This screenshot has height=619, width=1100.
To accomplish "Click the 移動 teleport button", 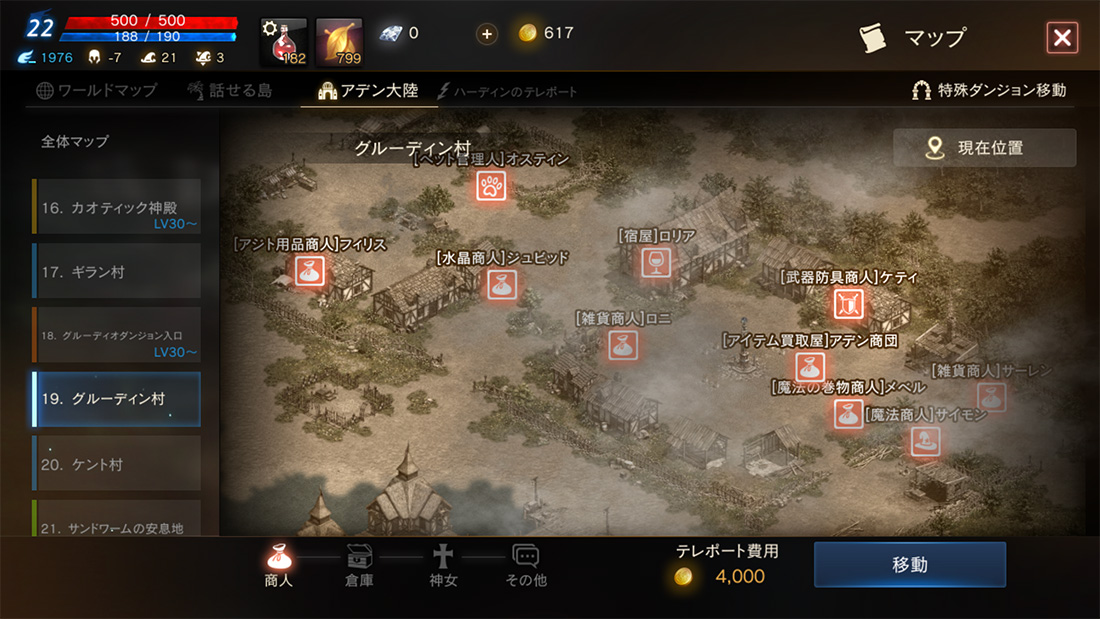I will (909, 565).
